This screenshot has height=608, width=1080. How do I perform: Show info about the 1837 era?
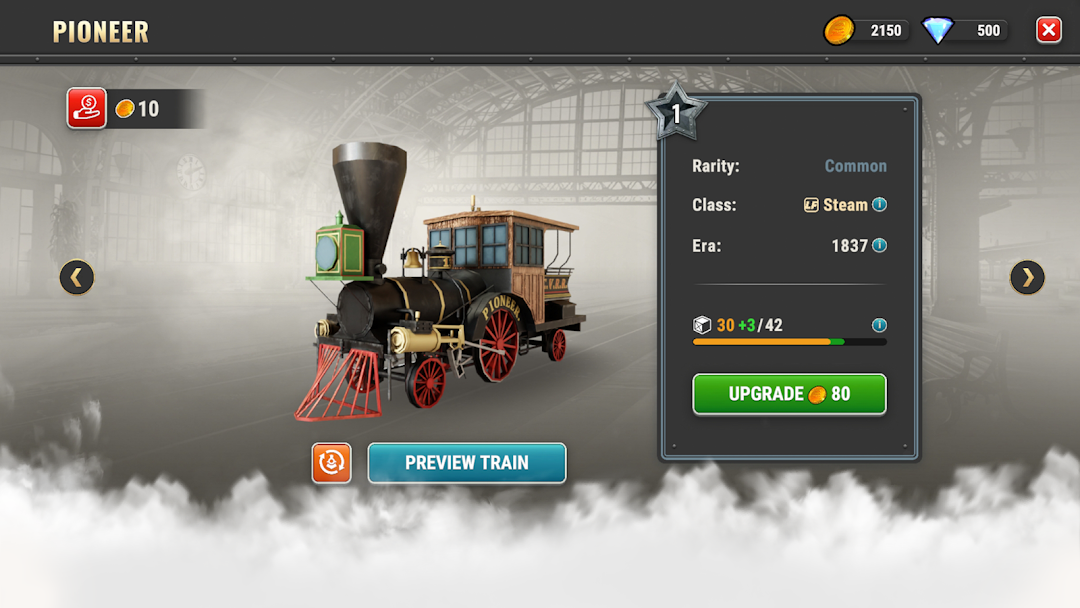tap(880, 245)
